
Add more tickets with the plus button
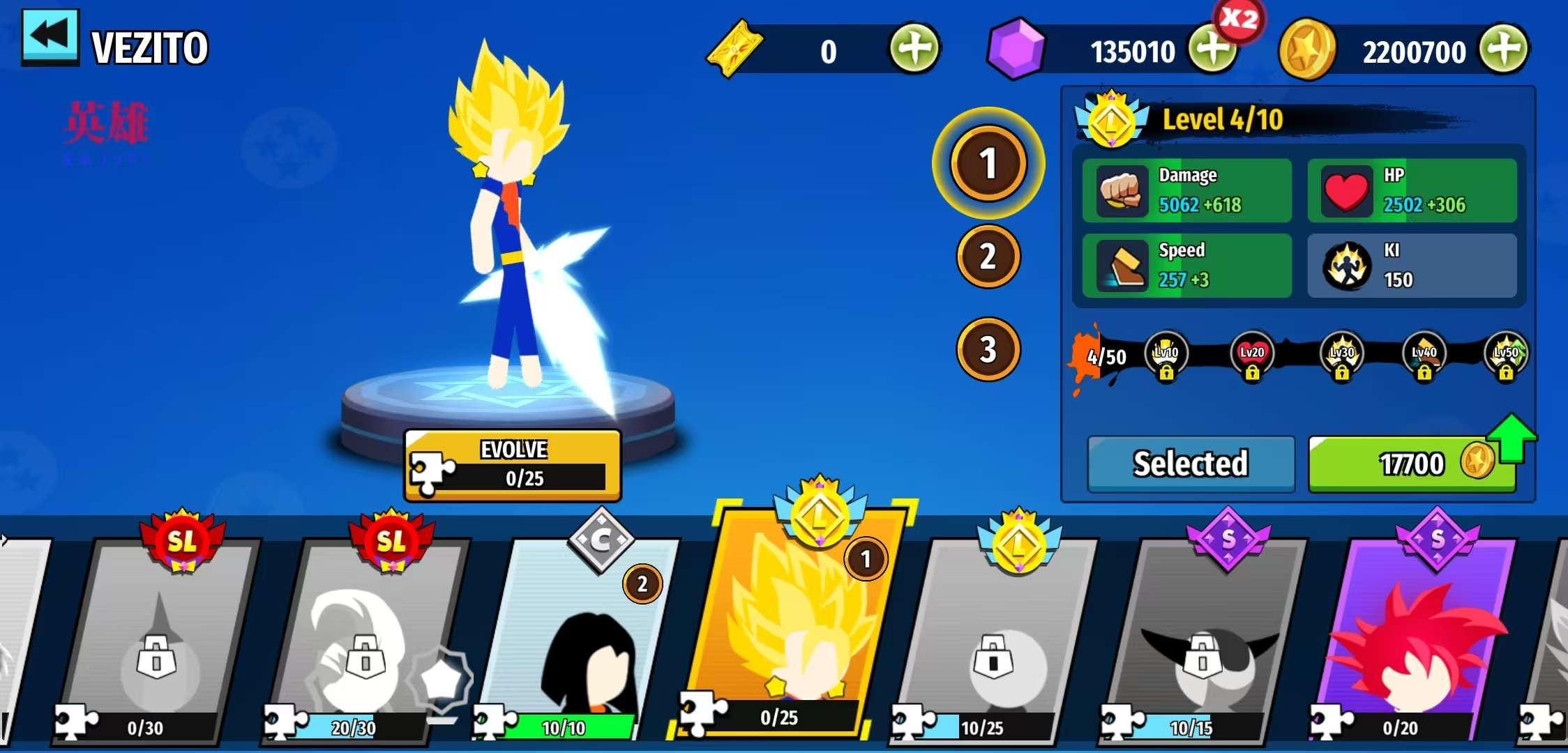pyautogui.click(x=914, y=49)
